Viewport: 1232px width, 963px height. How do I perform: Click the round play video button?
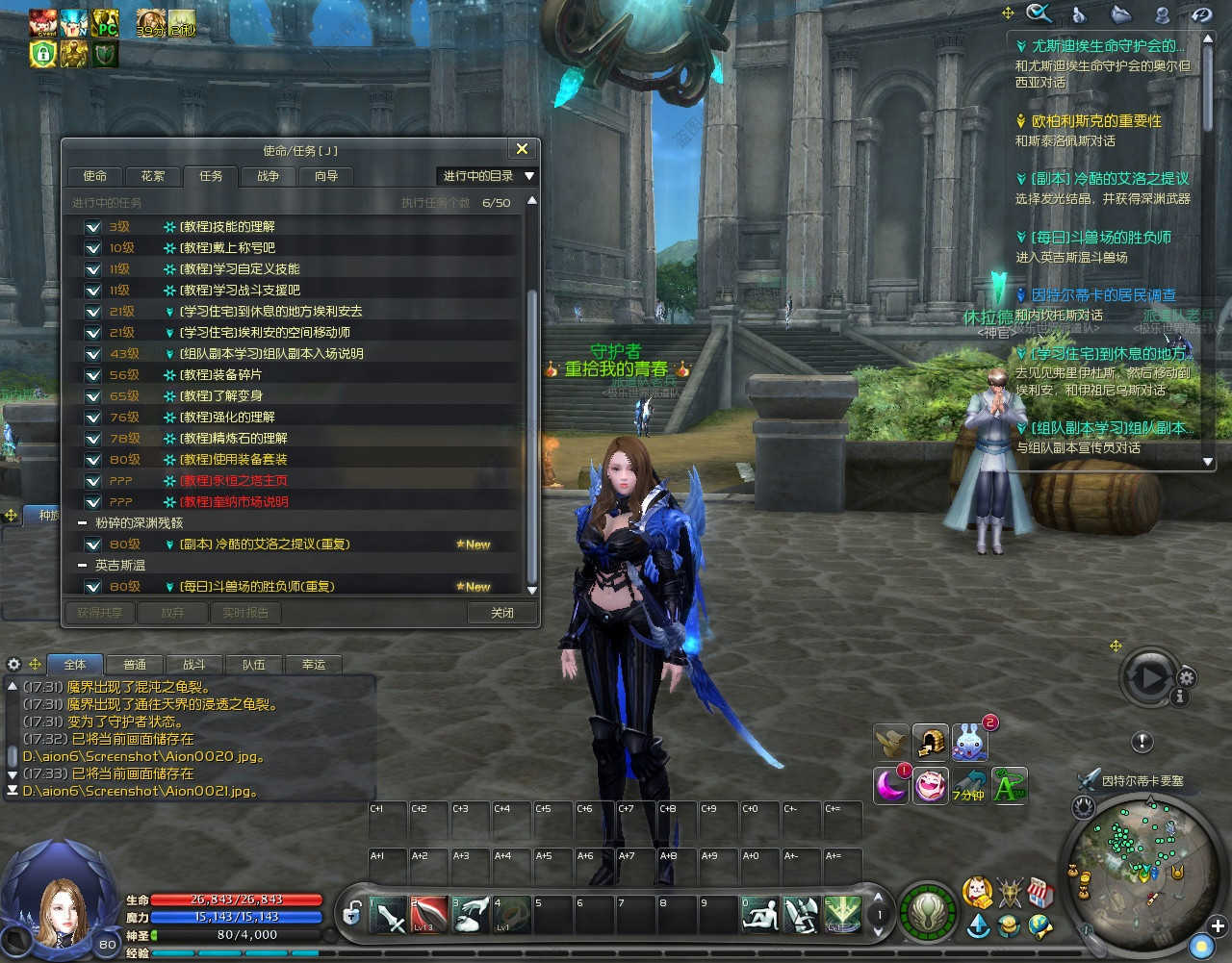pyautogui.click(x=1151, y=677)
